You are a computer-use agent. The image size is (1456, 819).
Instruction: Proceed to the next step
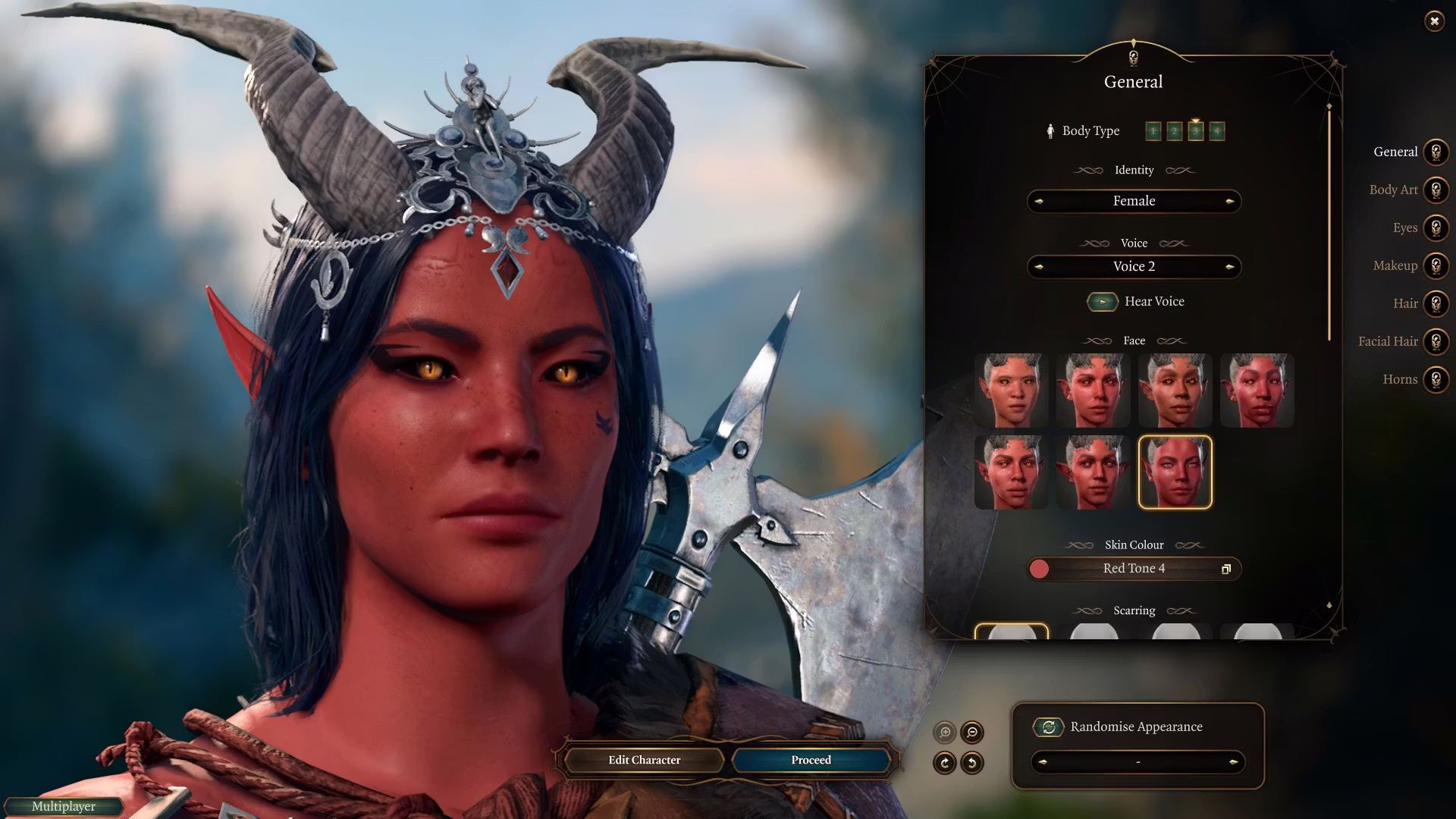coord(811,760)
